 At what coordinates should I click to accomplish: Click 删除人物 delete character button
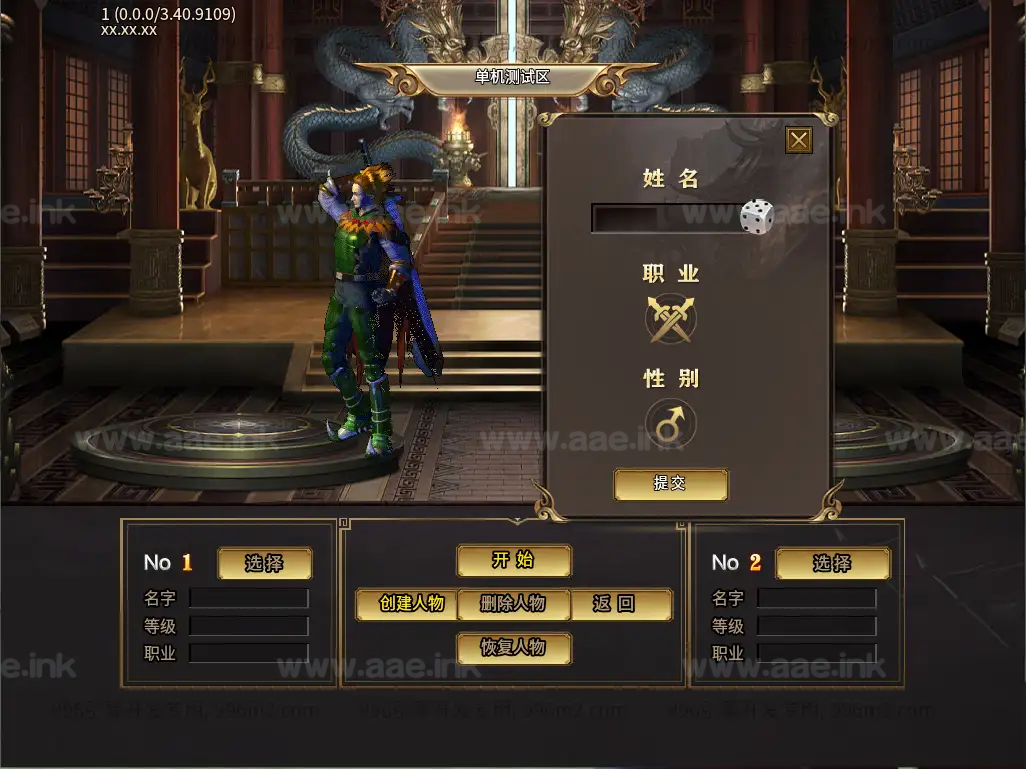point(513,604)
